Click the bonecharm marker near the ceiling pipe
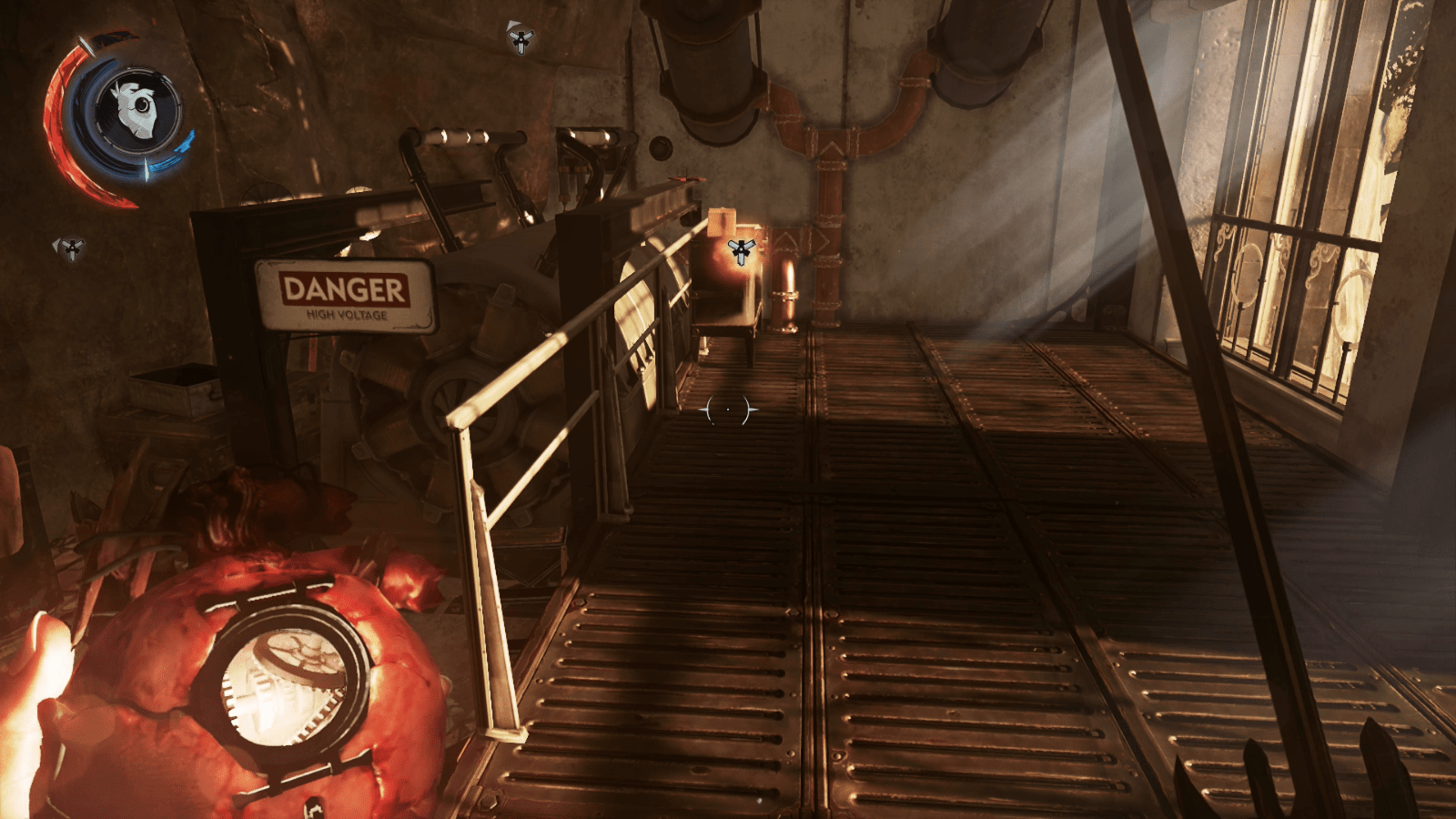This screenshot has width=1456, height=819. [521, 41]
